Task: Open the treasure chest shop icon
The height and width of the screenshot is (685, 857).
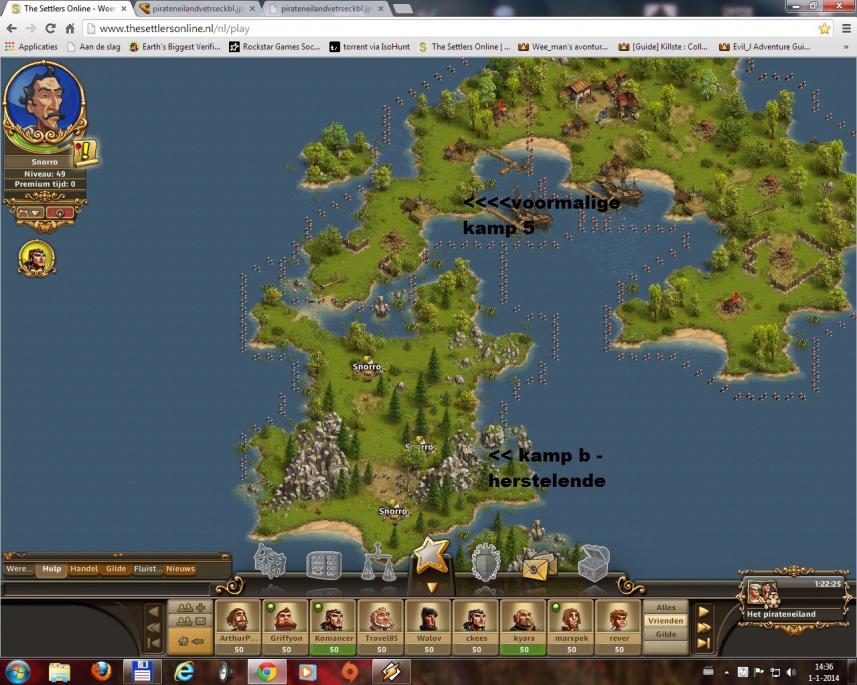Action: 593,562
